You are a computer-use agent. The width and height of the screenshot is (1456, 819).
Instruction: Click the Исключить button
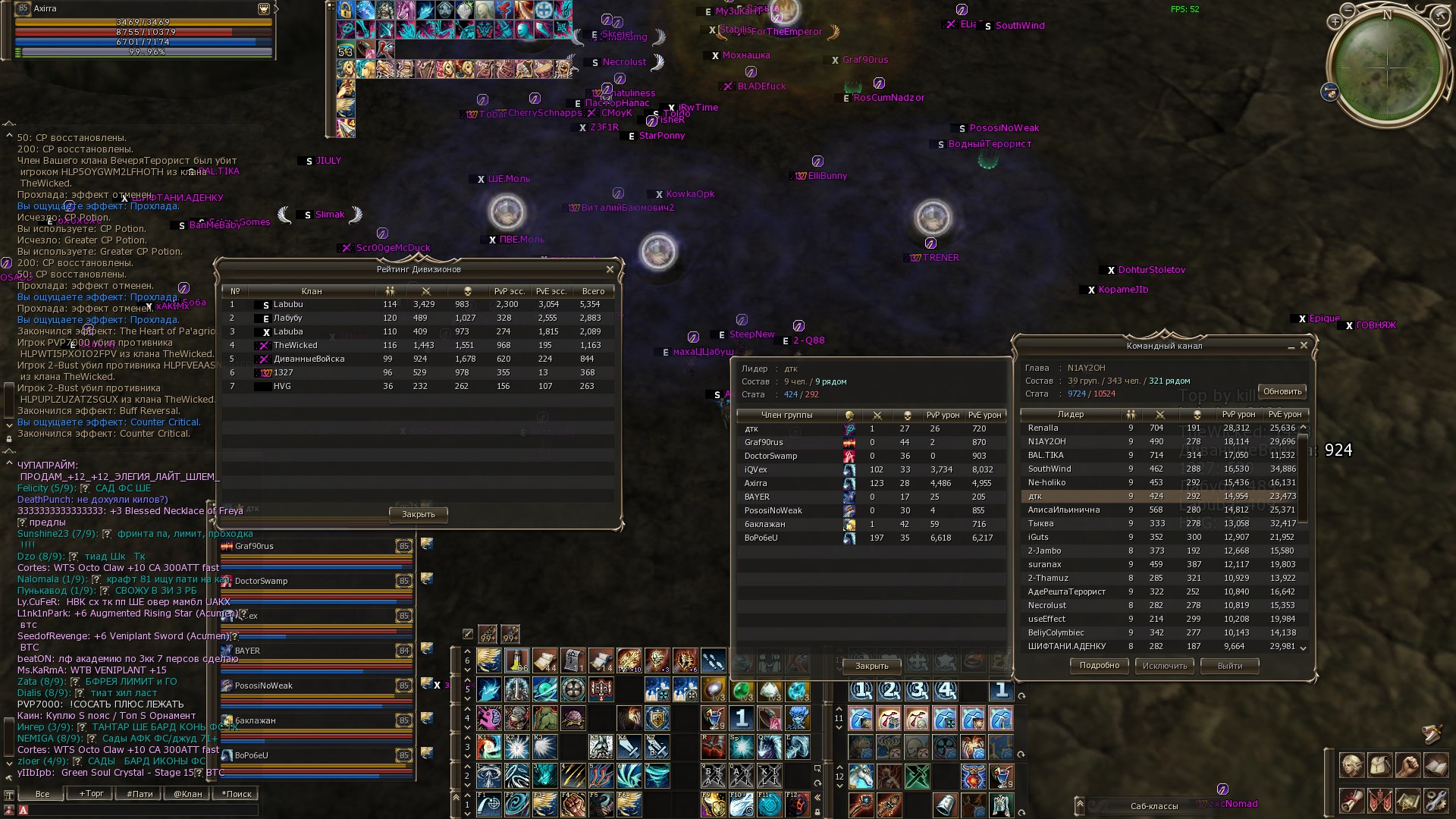point(1164,666)
